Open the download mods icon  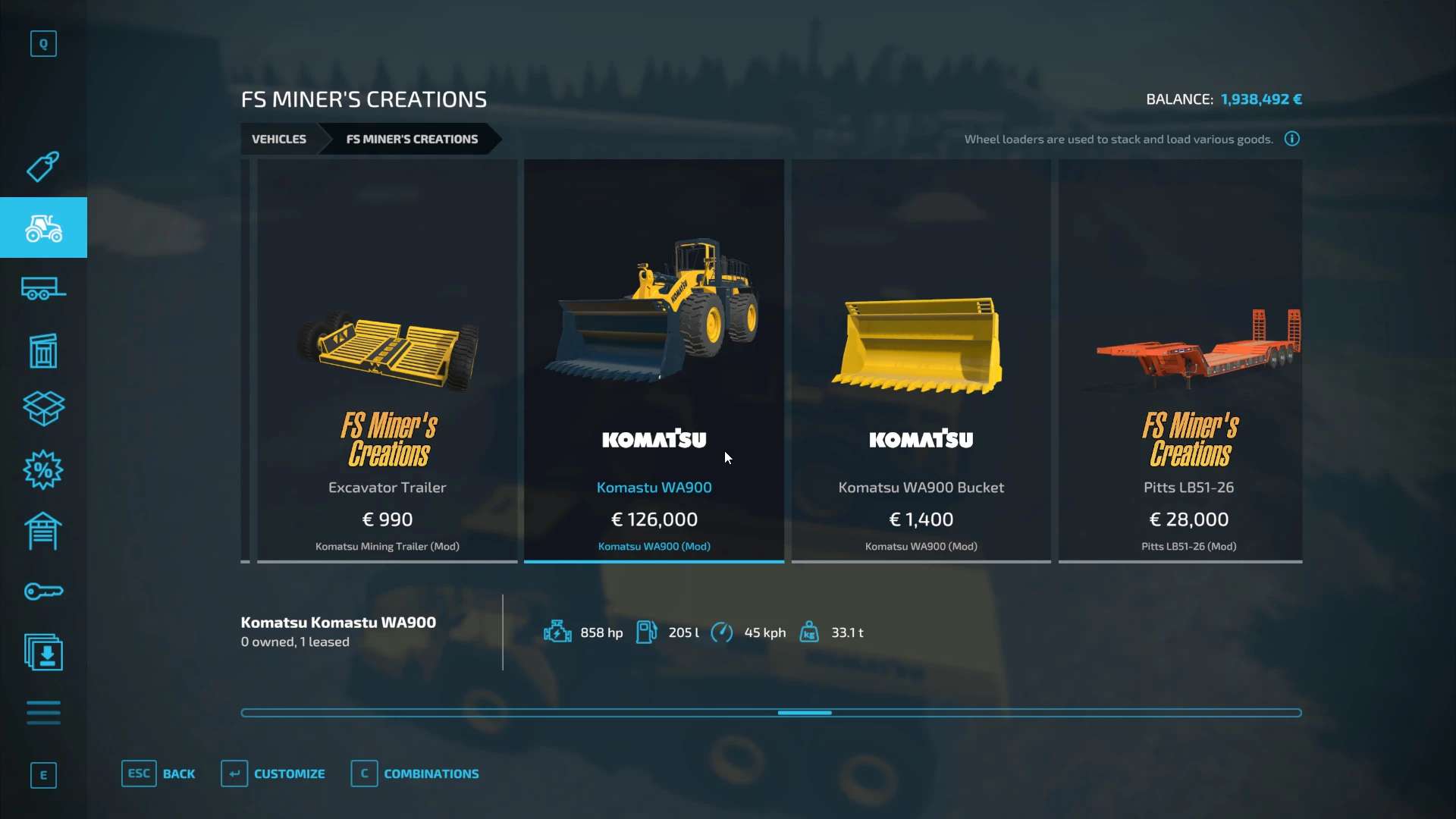click(x=43, y=652)
